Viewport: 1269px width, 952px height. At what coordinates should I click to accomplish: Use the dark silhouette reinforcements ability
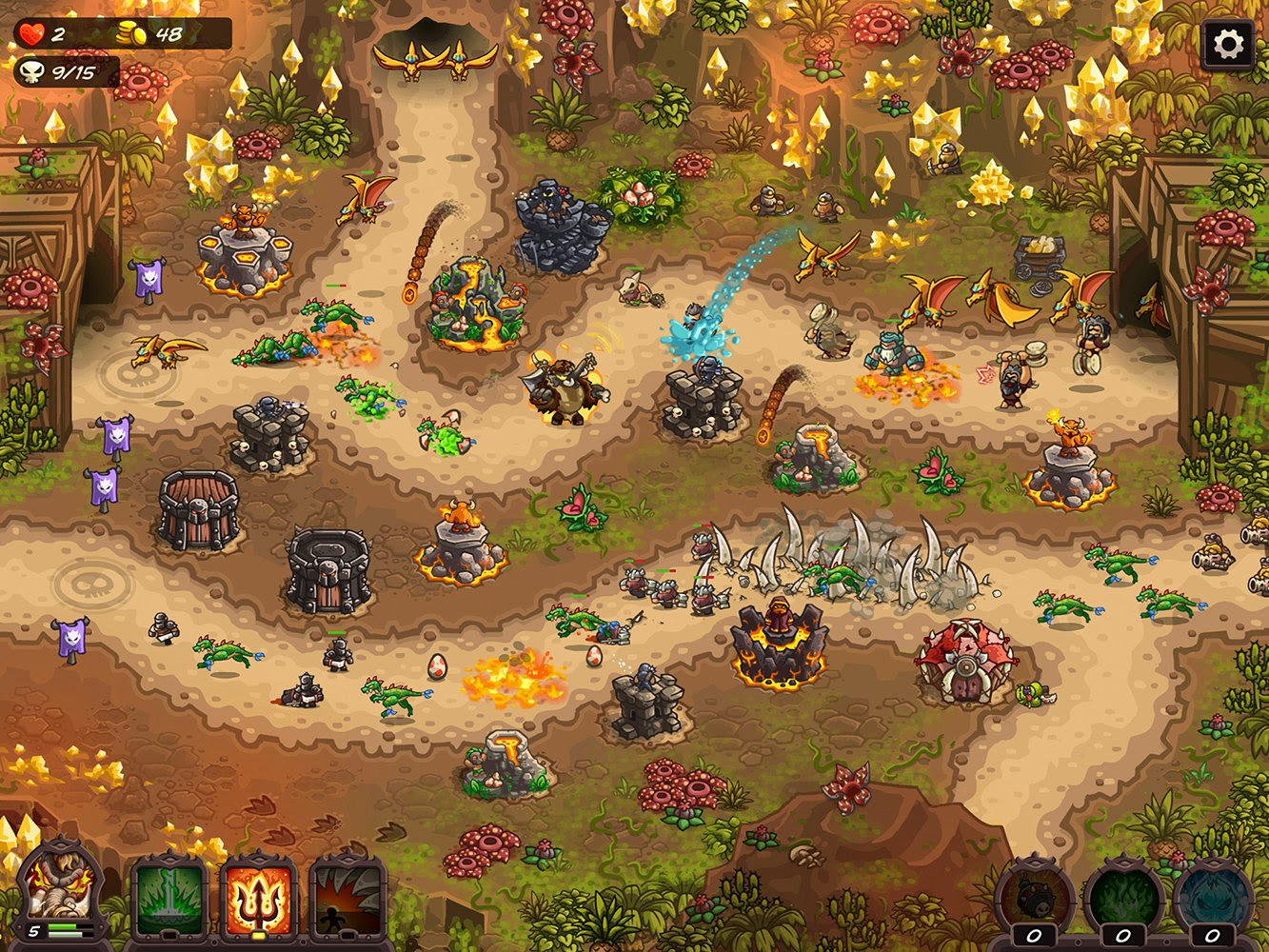(x=347, y=897)
